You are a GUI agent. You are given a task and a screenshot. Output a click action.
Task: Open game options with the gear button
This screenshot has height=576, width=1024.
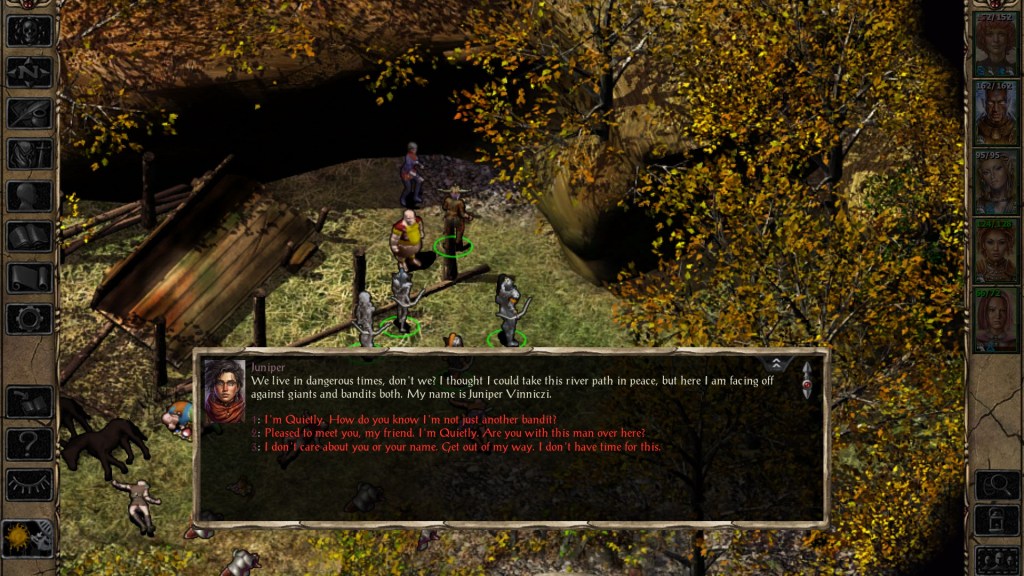pyautogui.click(x=29, y=319)
